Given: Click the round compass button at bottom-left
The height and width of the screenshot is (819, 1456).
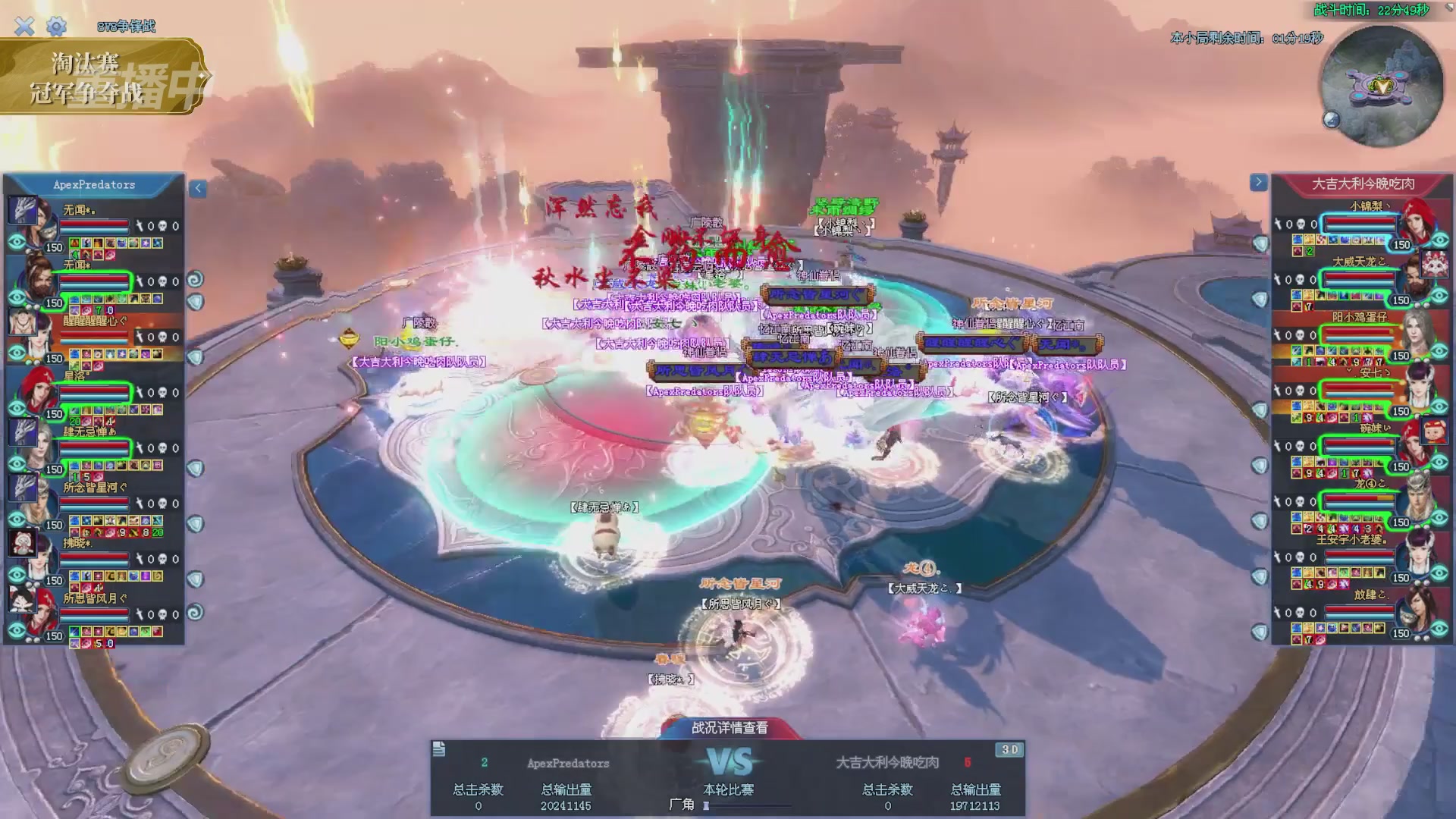Looking at the screenshot, I should point(168,755).
